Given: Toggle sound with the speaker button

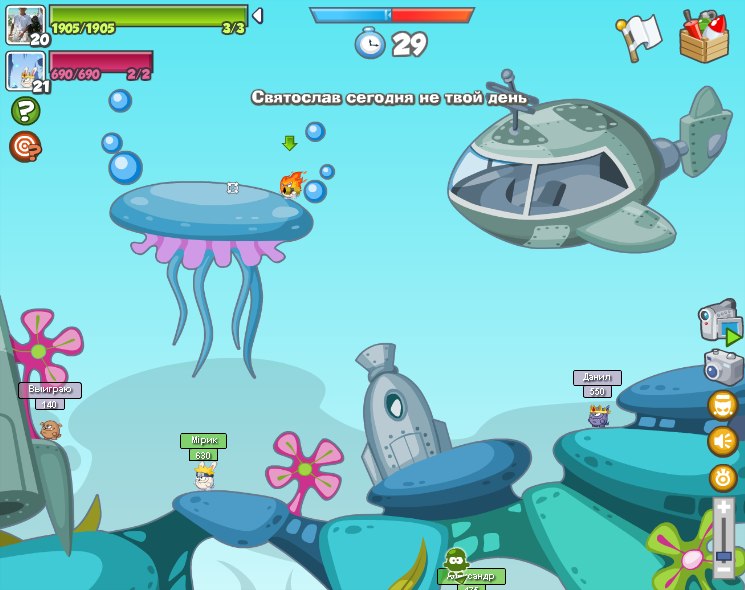Looking at the screenshot, I should [x=723, y=441].
